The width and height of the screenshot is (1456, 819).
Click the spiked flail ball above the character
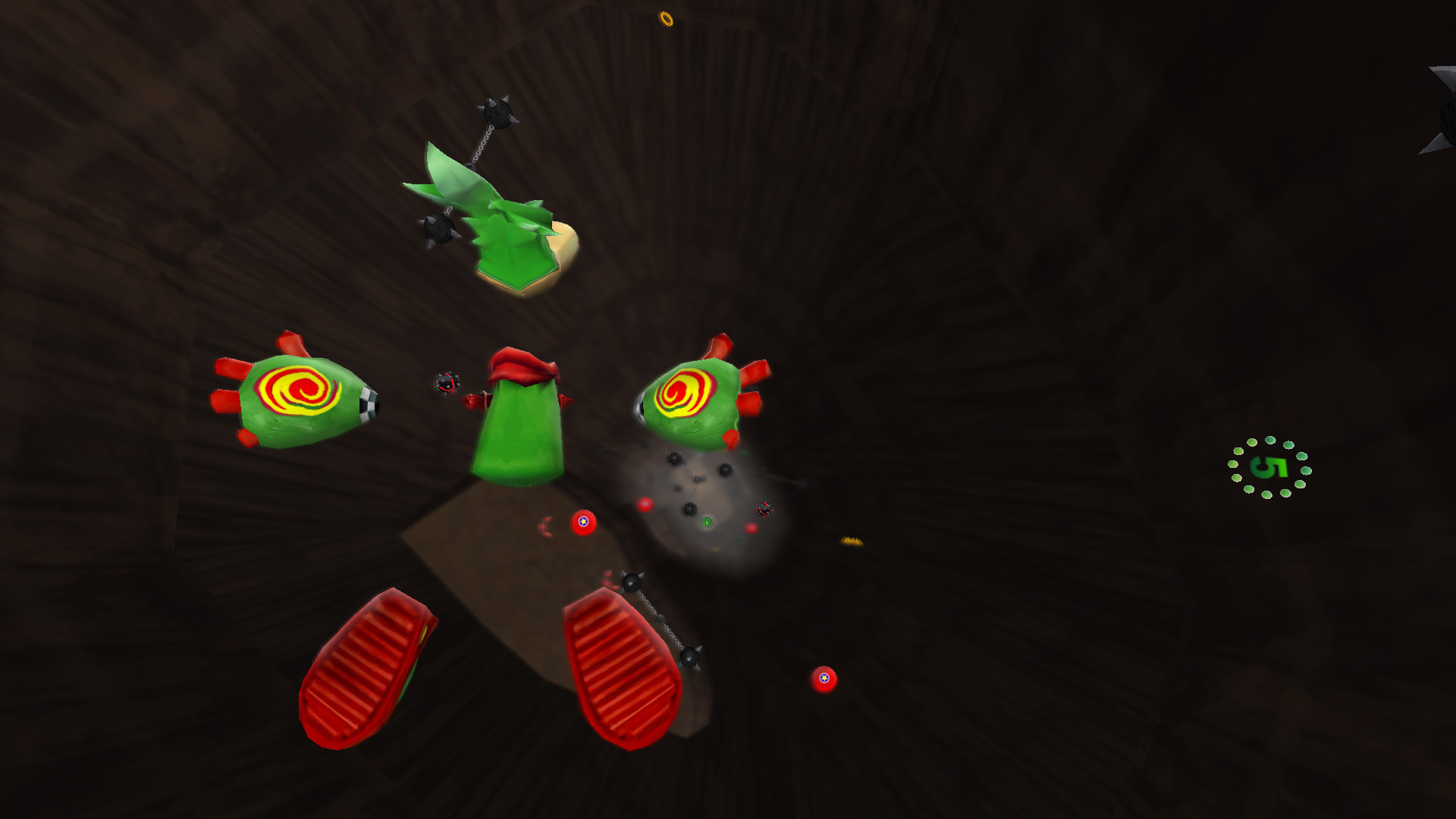497,114
